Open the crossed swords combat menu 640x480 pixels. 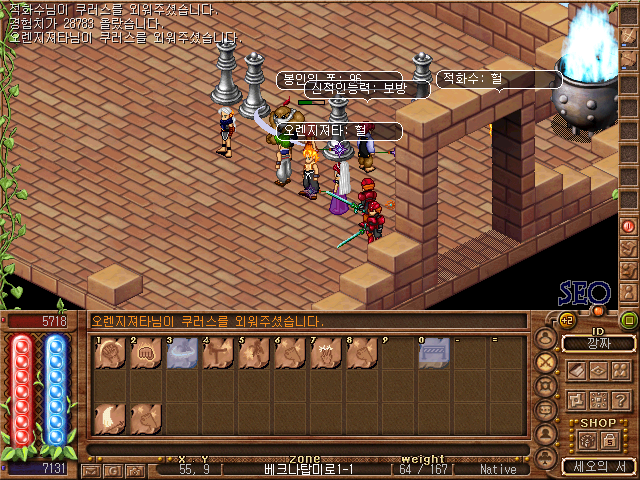pos(545,362)
